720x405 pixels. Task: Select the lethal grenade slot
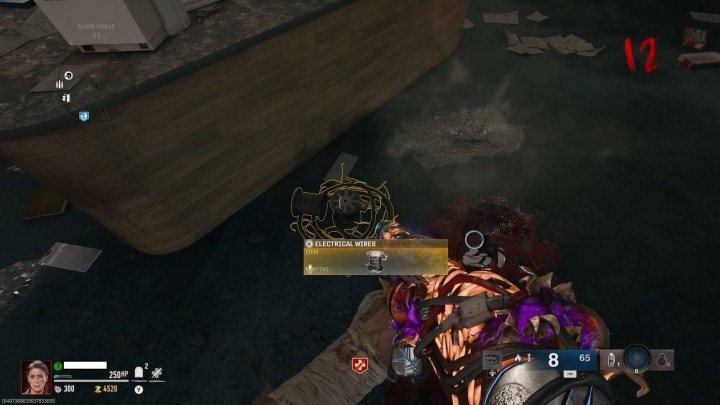(x=664, y=360)
